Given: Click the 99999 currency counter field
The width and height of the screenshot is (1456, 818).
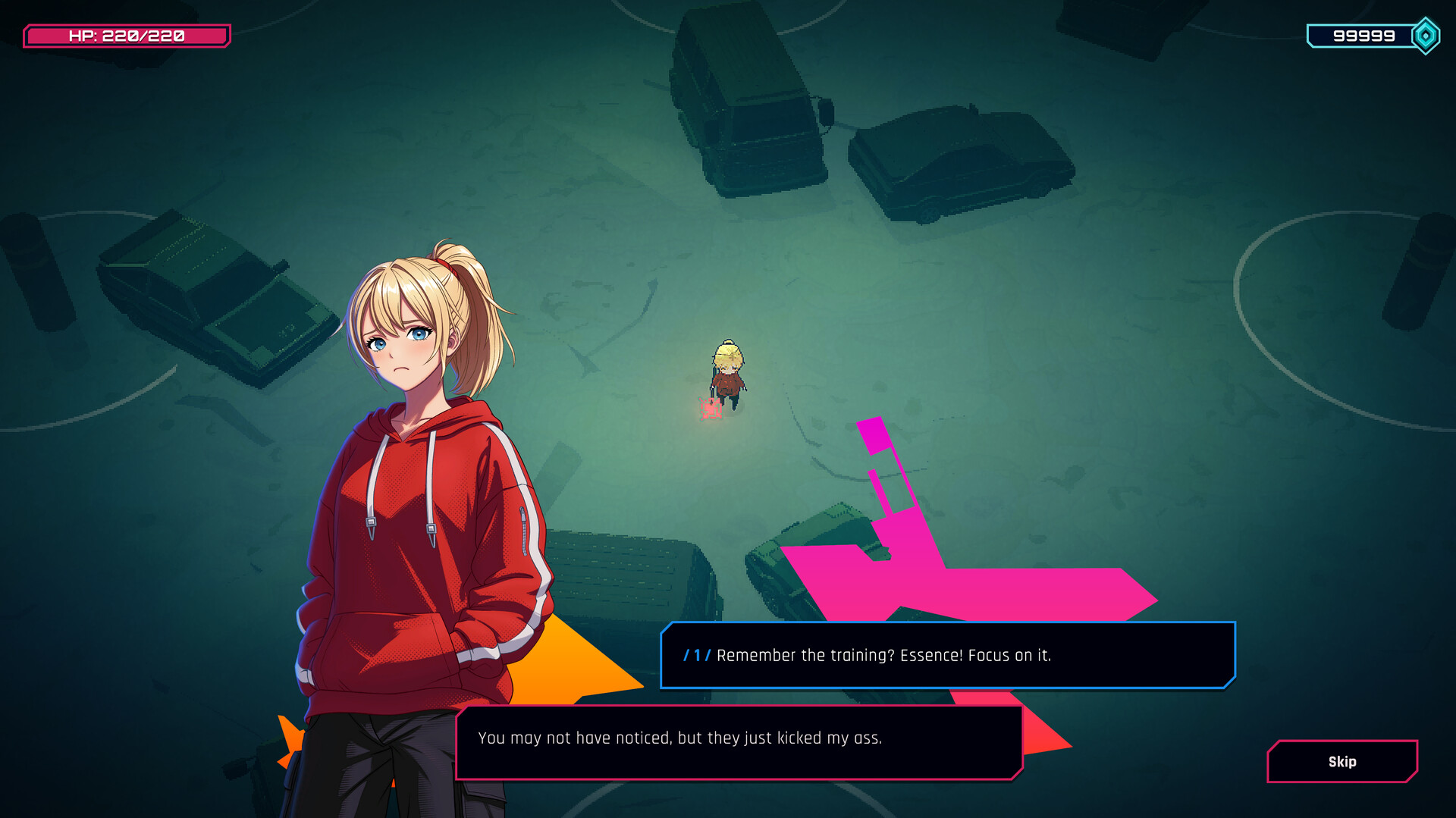Looking at the screenshot, I should point(1365,35).
